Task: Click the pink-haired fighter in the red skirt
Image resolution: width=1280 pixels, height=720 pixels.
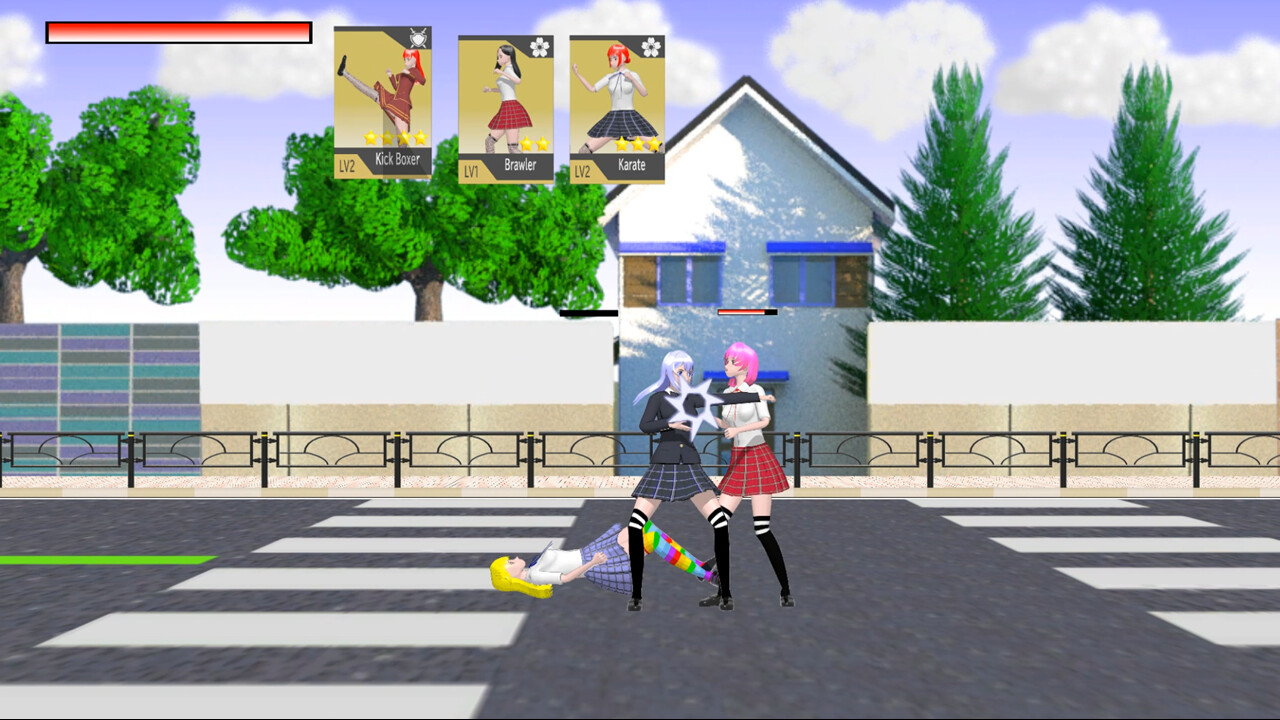Action: coord(752,460)
